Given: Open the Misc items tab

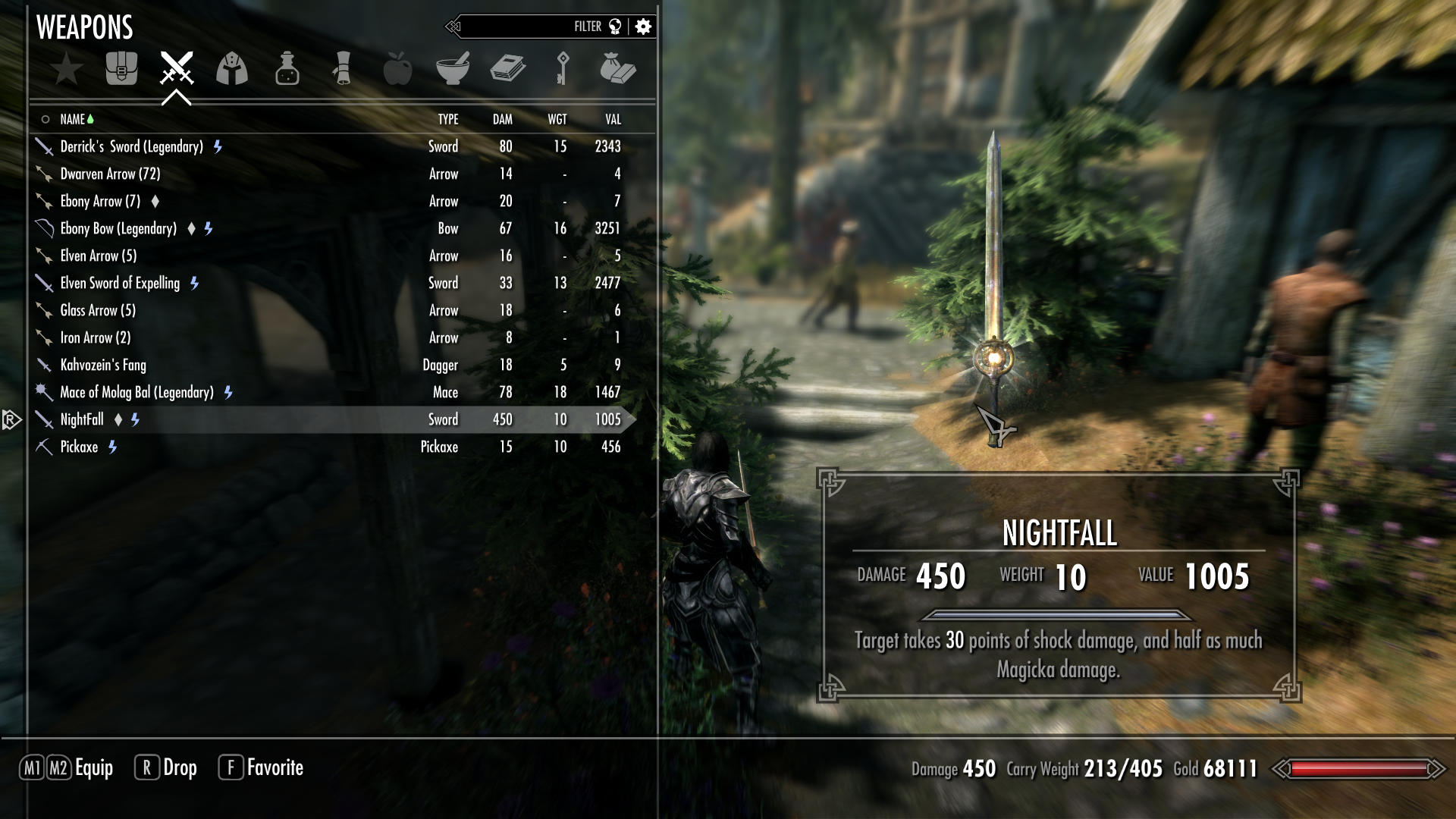Looking at the screenshot, I should 617,69.
